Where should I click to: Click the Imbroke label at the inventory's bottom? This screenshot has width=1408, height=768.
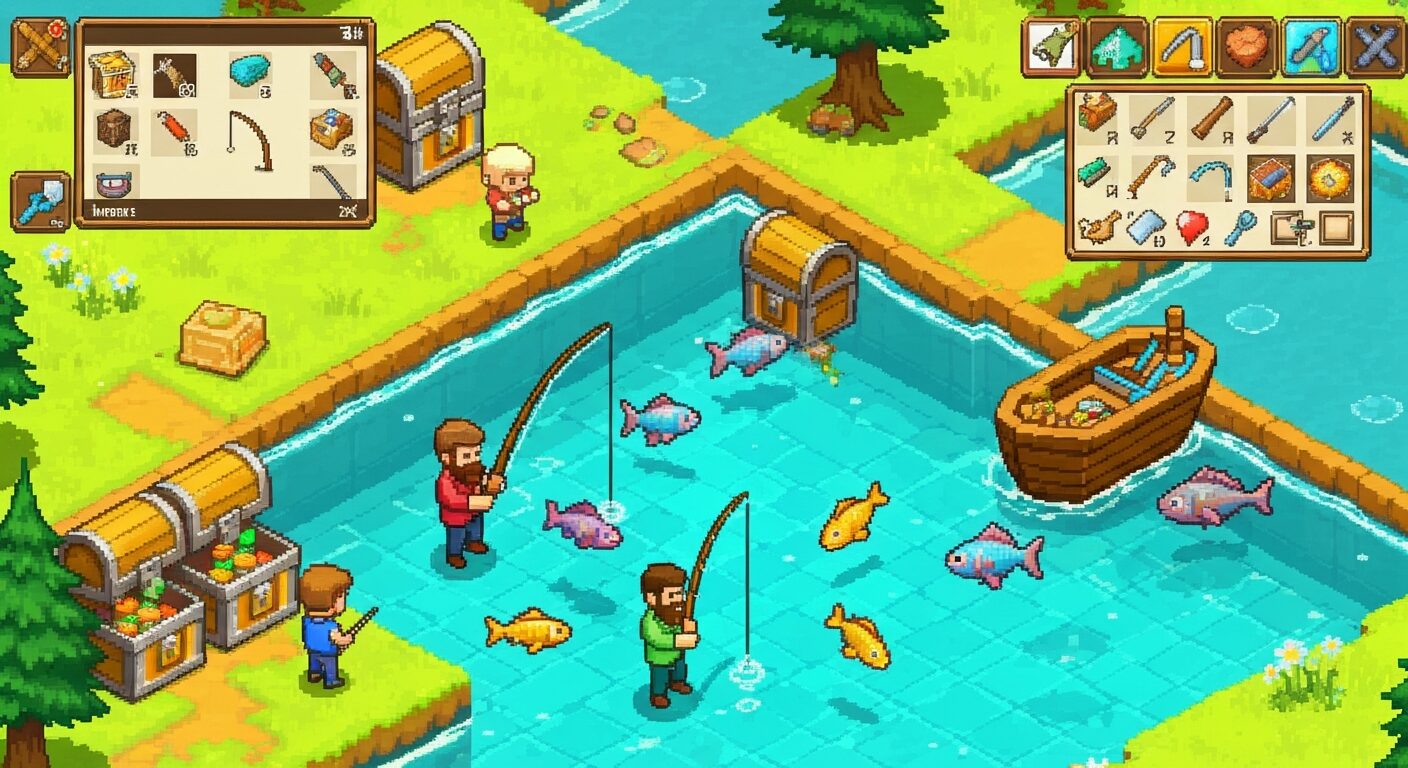click(x=114, y=210)
